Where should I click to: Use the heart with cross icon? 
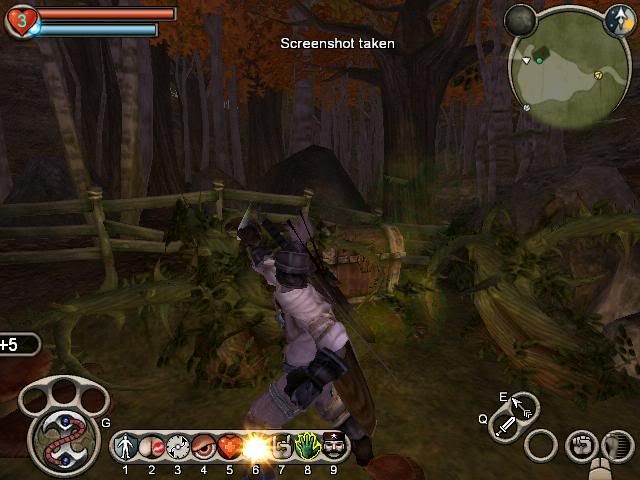(x=229, y=446)
